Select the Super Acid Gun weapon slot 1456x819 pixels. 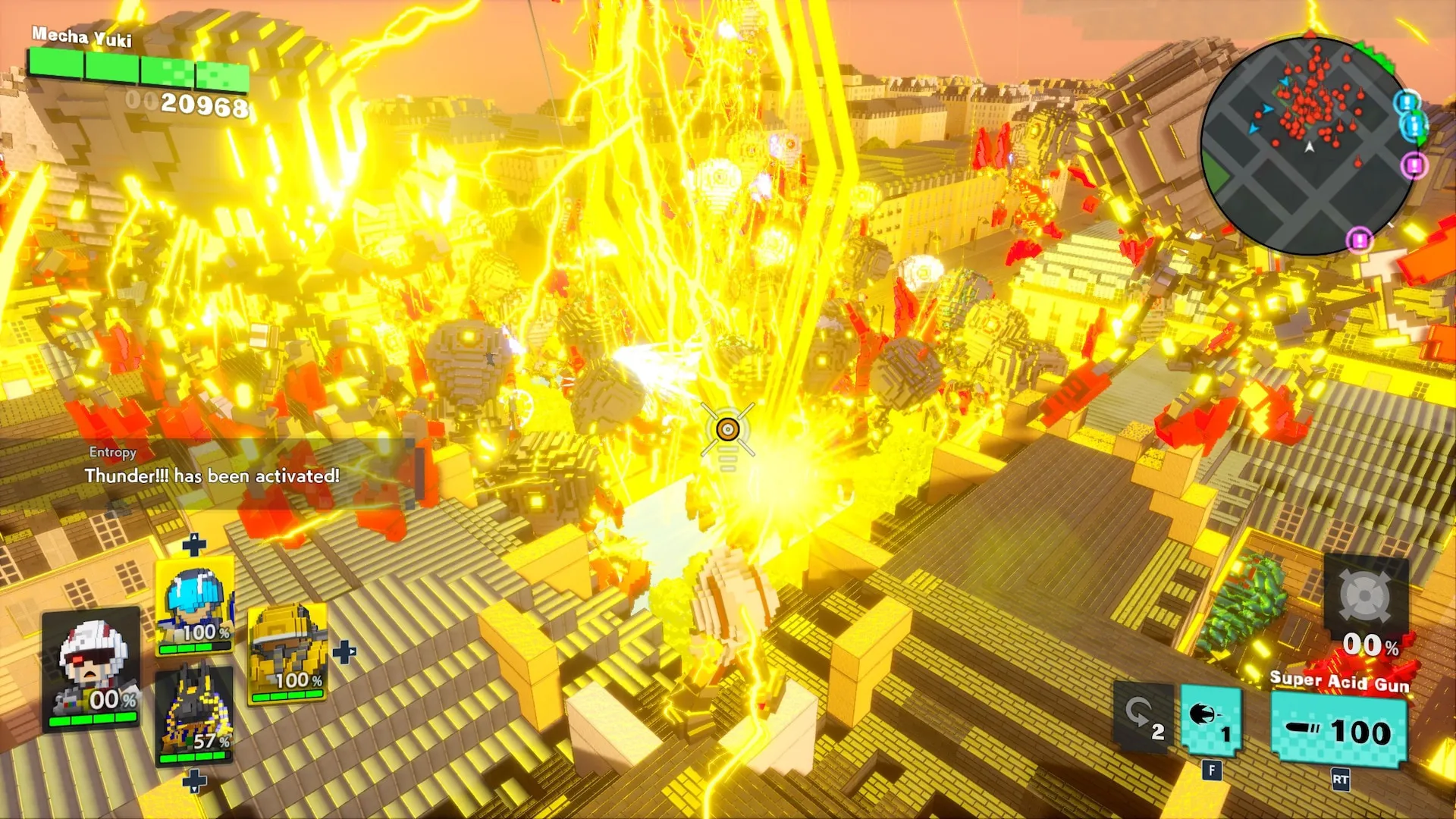pyautogui.click(x=1339, y=731)
